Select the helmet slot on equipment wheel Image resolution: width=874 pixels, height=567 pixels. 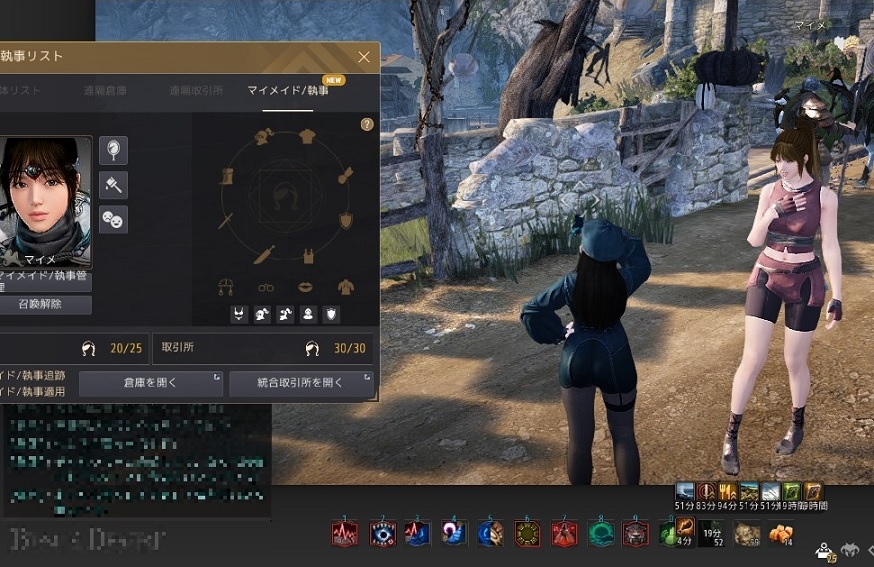click(264, 139)
